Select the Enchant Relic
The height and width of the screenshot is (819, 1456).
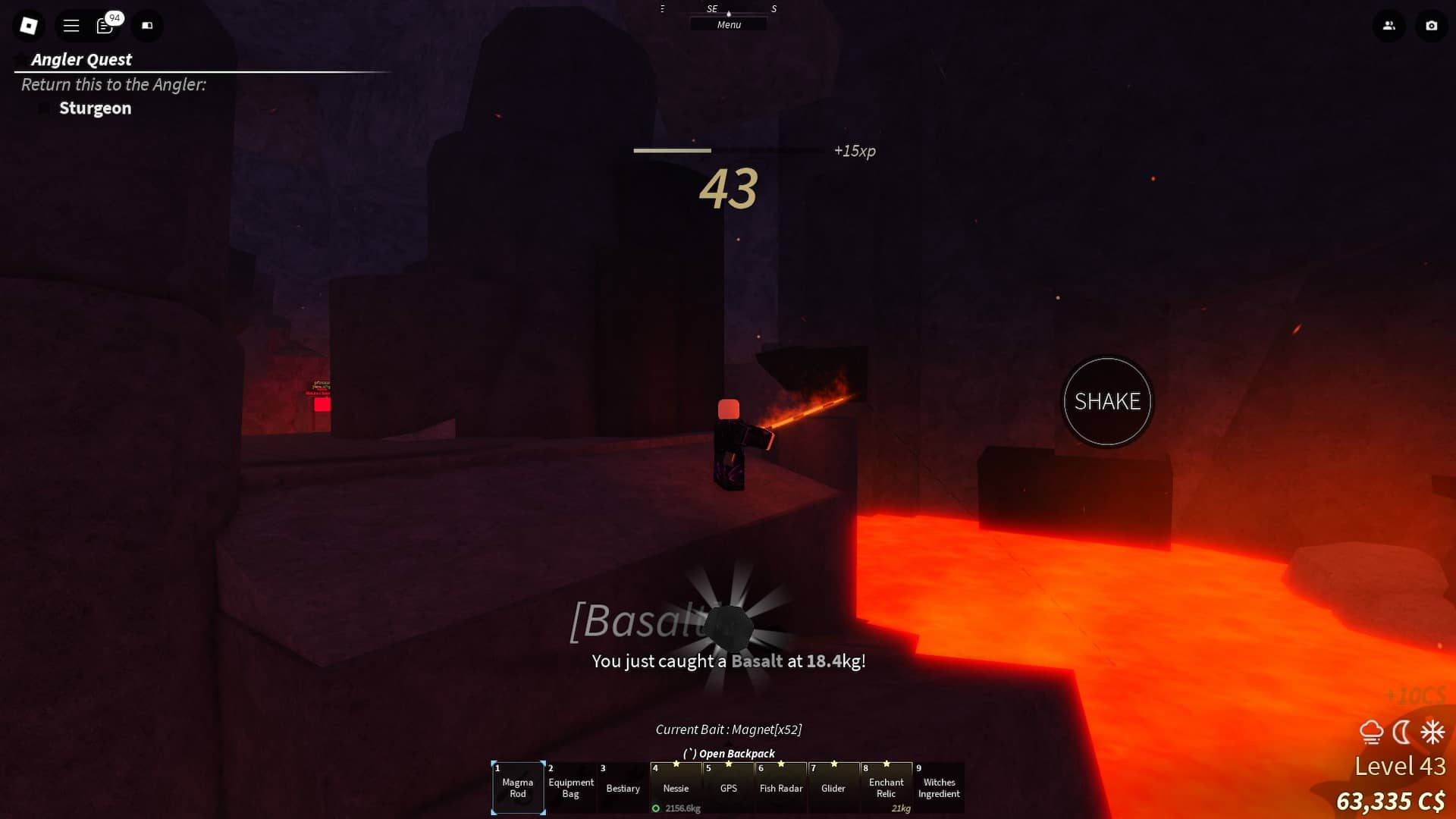pos(886,789)
